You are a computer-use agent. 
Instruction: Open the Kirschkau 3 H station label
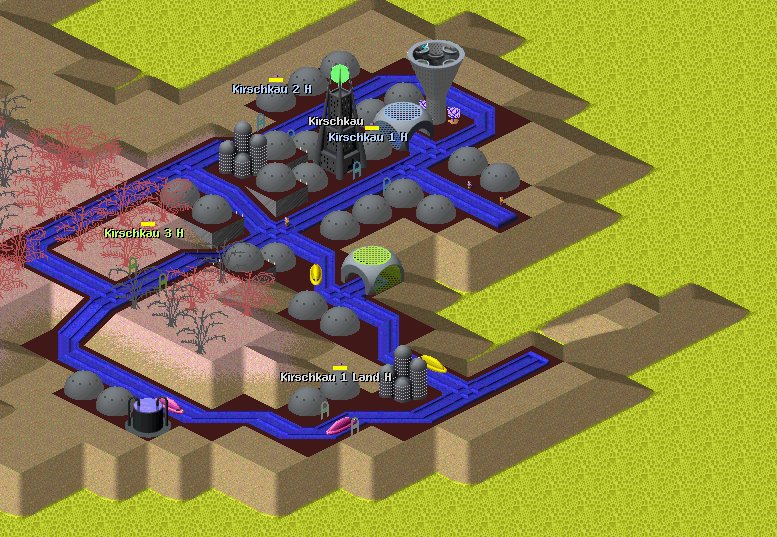(144, 233)
